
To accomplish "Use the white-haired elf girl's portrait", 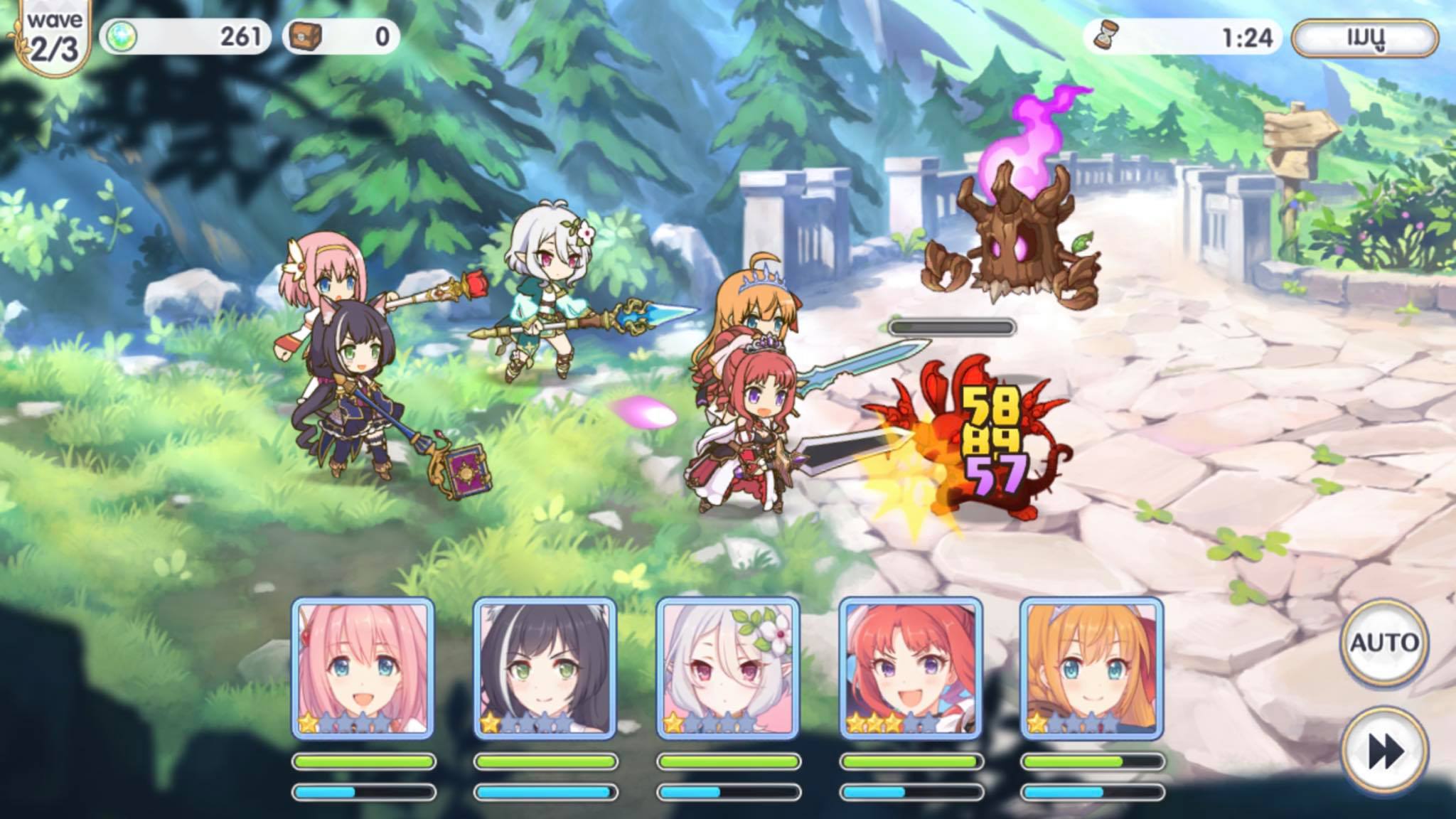I will pos(728,668).
